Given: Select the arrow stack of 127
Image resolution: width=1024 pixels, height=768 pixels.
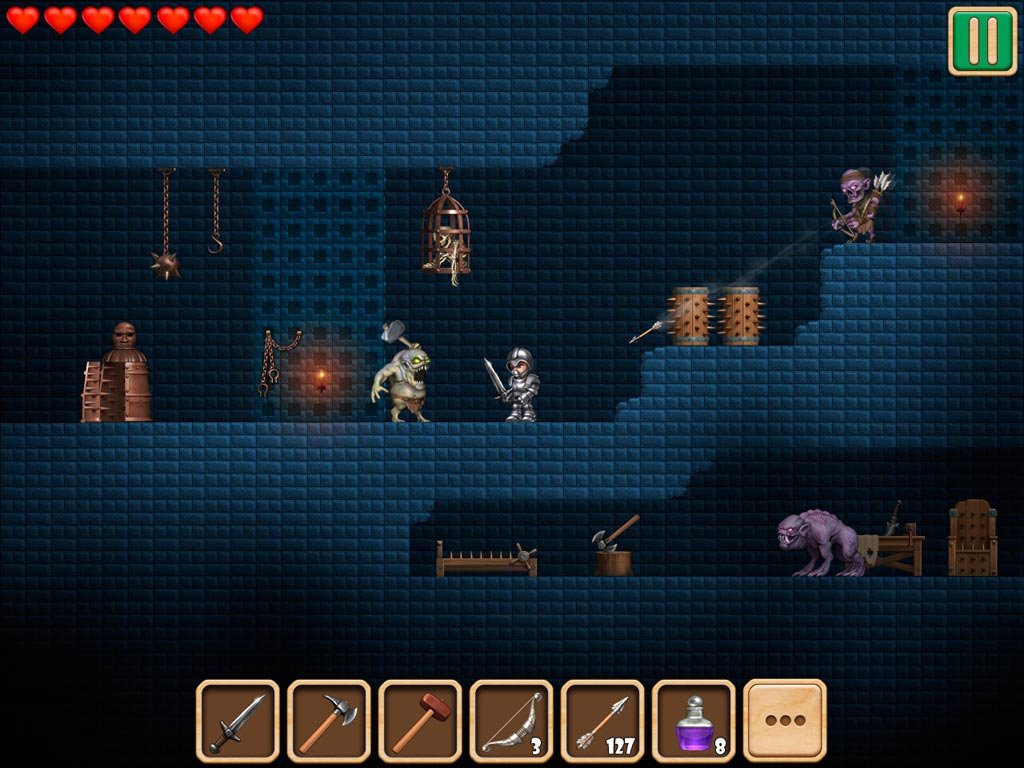Looking at the screenshot, I should click(x=602, y=720).
